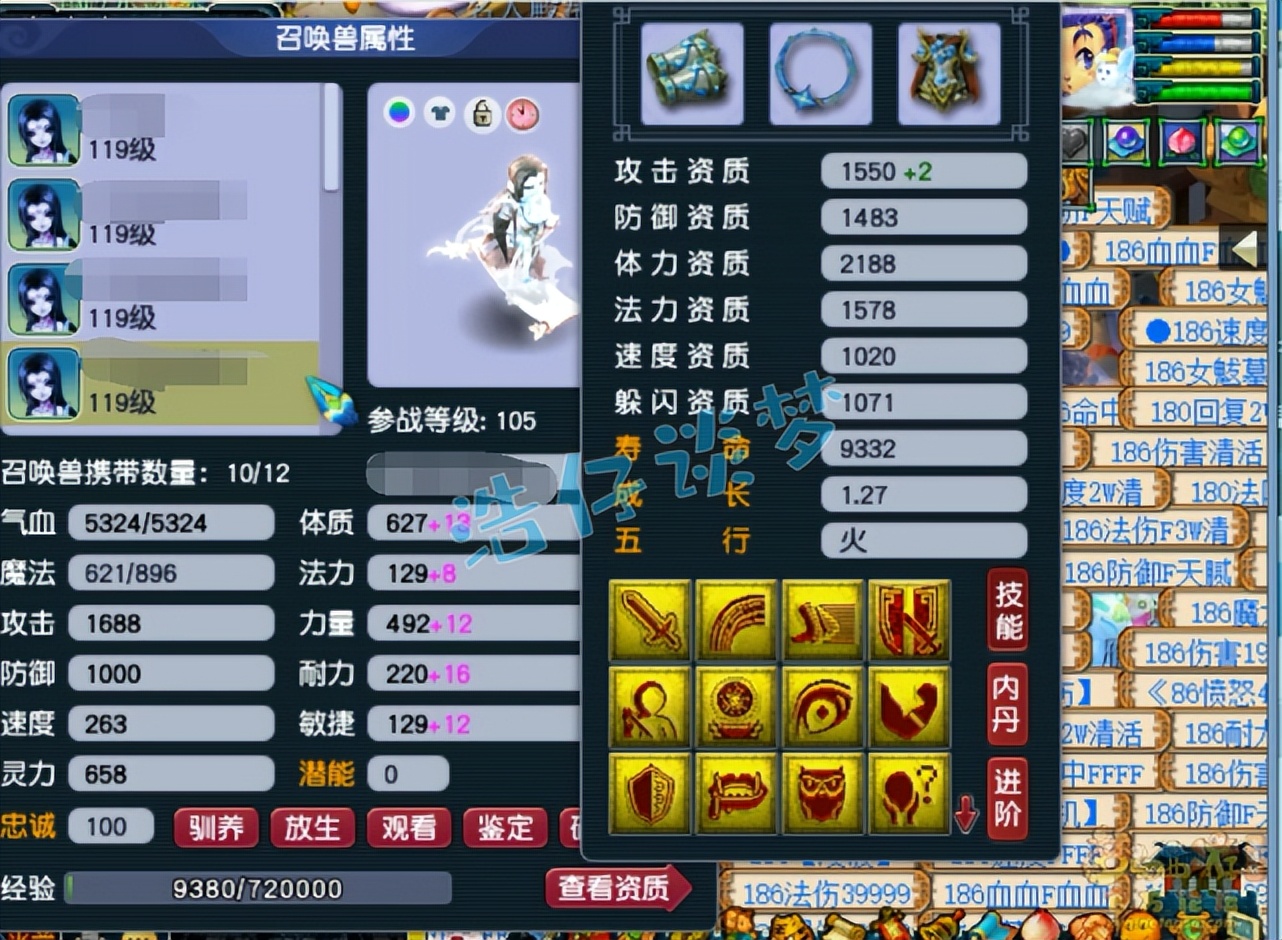Click the pink clock timer icon
The height and width of the screenshot is (940, 1282).
[523, 113]
